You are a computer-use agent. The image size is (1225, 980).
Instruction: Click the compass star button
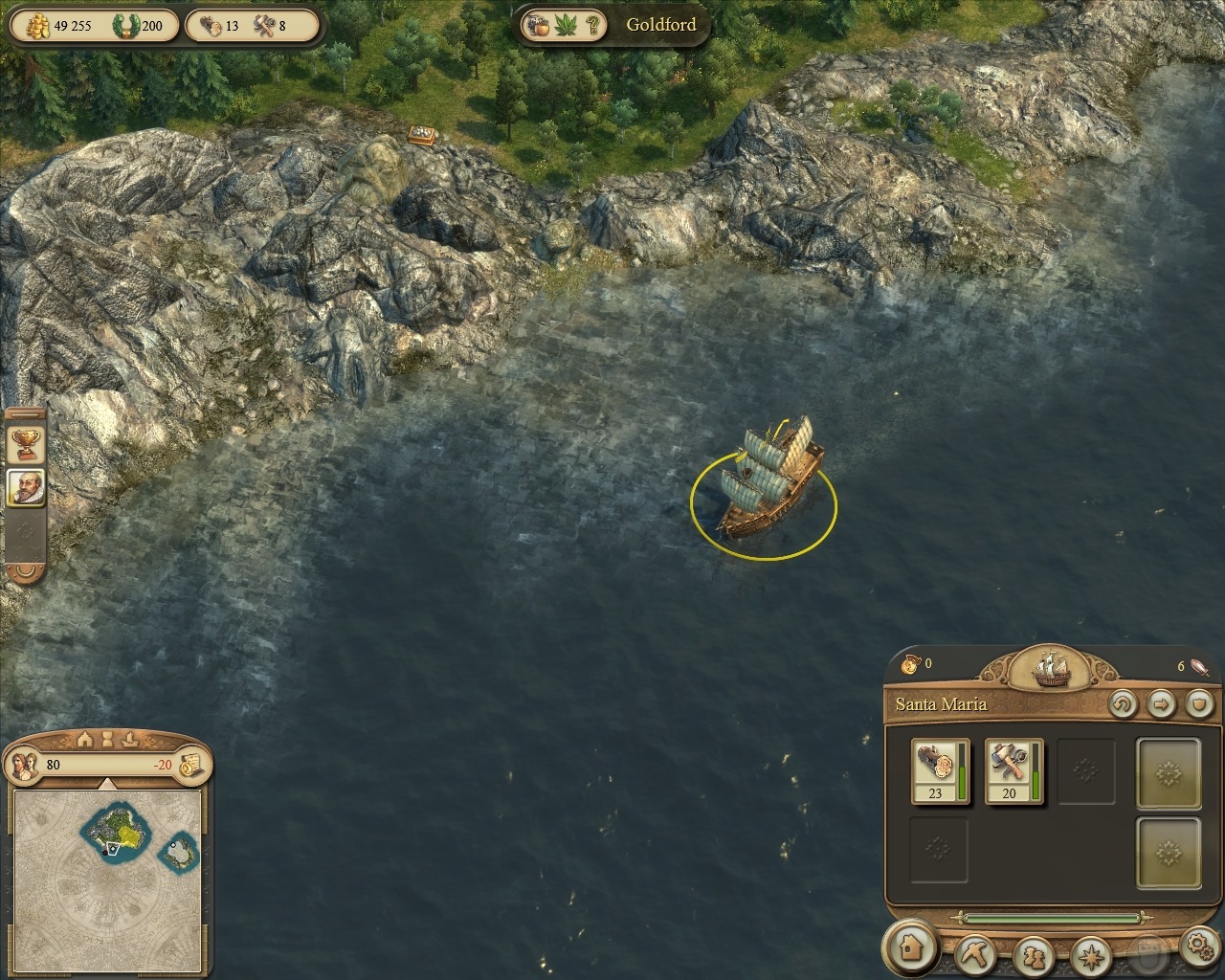[x=1089, y=954]
